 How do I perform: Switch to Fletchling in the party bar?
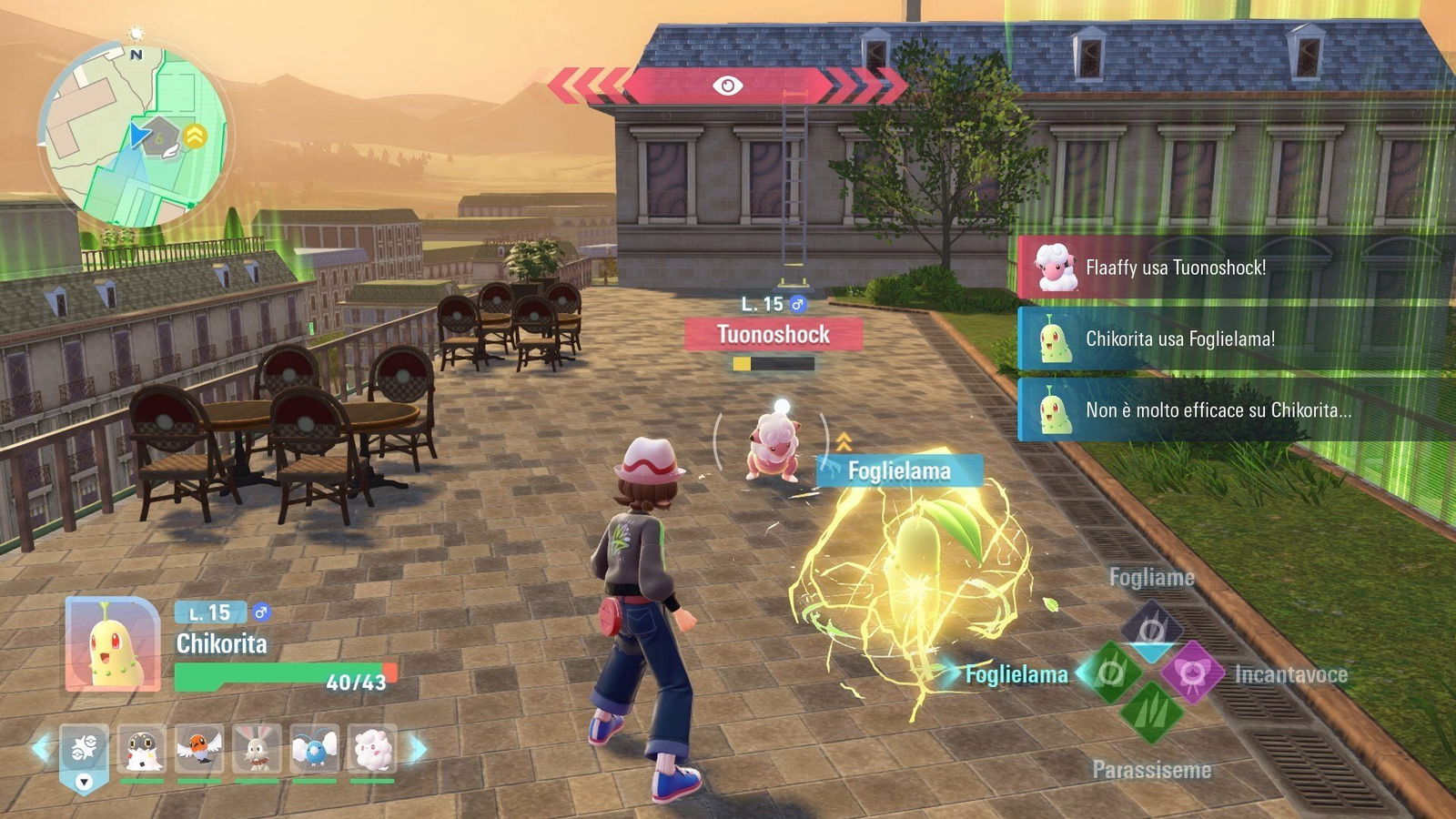[x=199, y=748]
